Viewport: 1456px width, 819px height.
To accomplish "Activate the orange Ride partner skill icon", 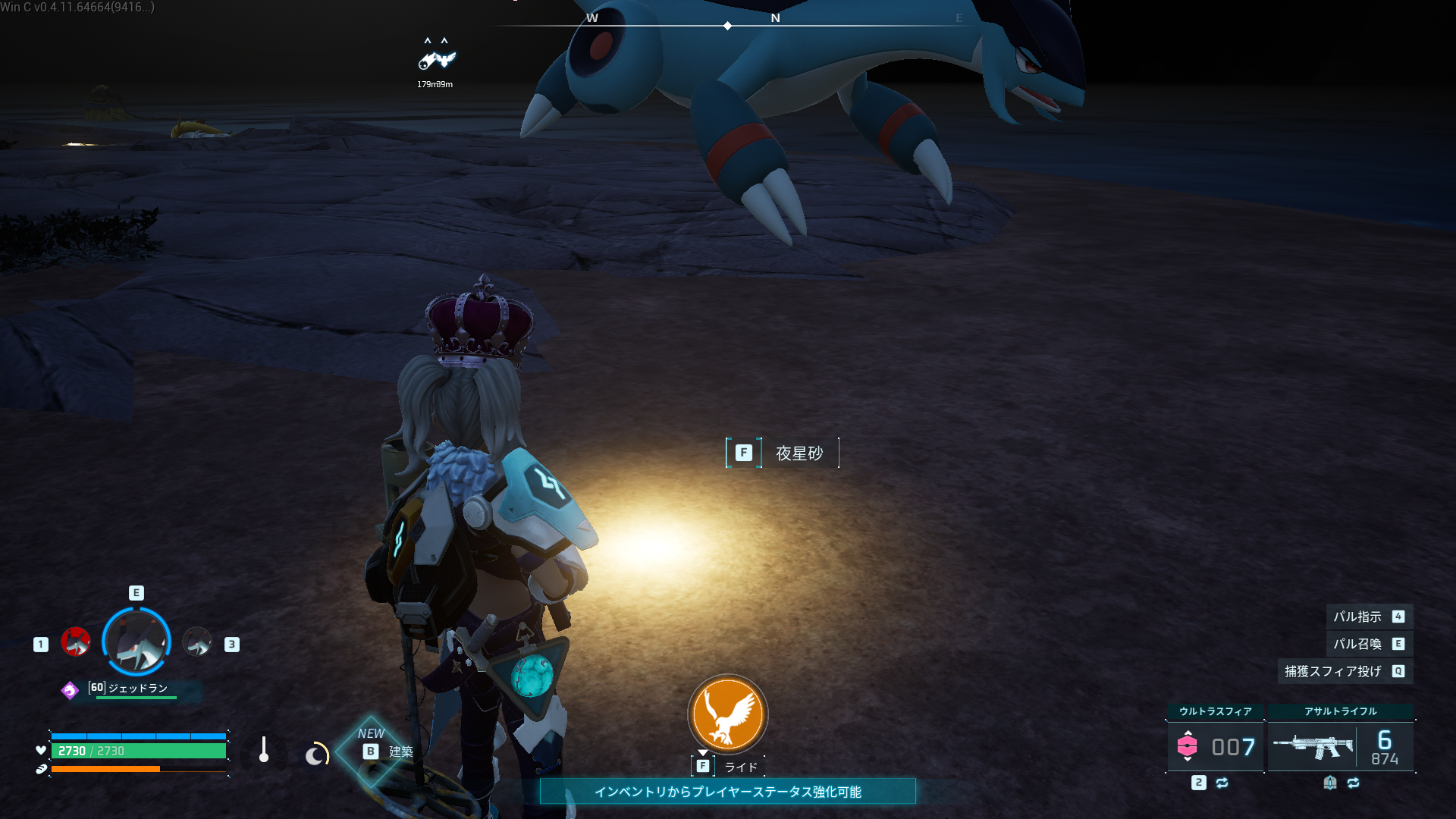I will point(728,714).
